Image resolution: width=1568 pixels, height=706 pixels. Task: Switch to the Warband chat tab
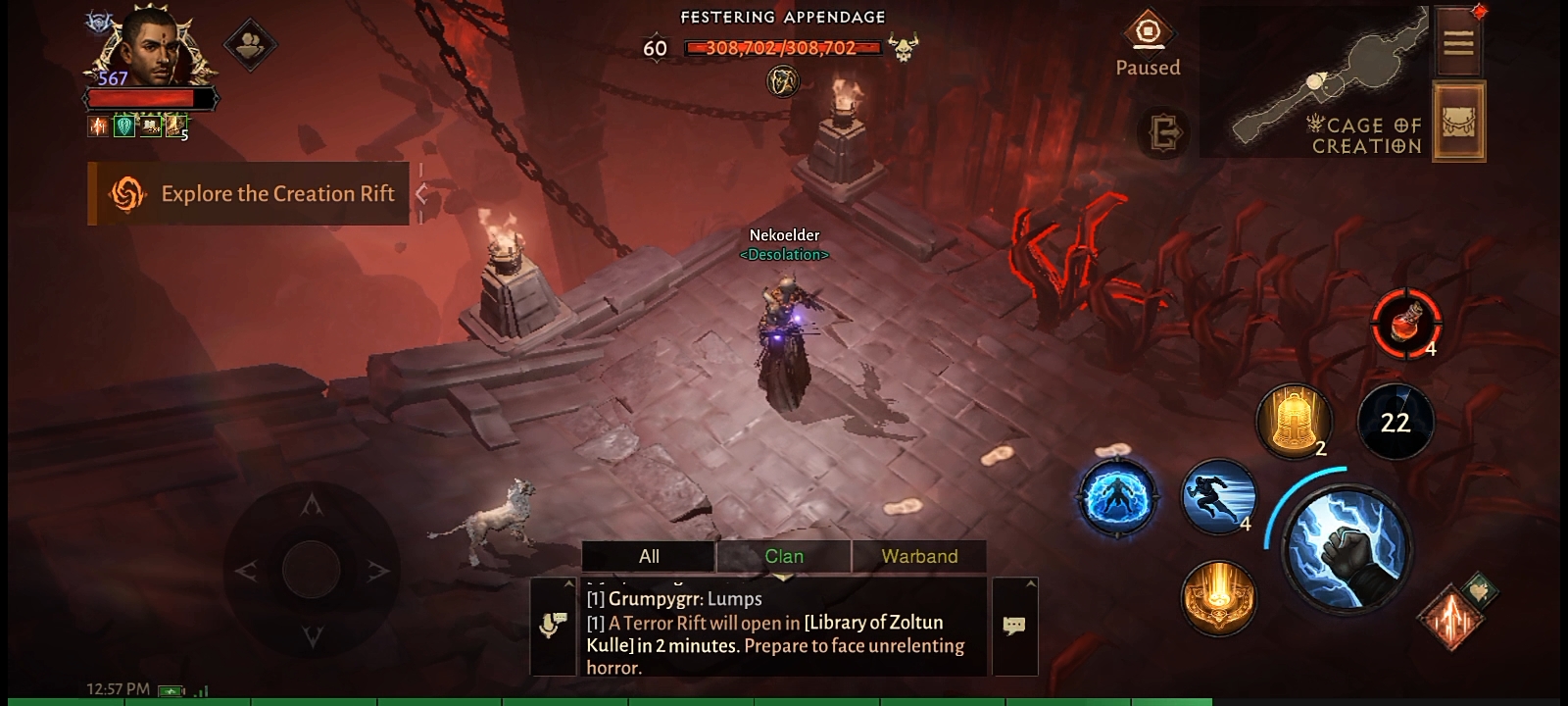(918, 556)
